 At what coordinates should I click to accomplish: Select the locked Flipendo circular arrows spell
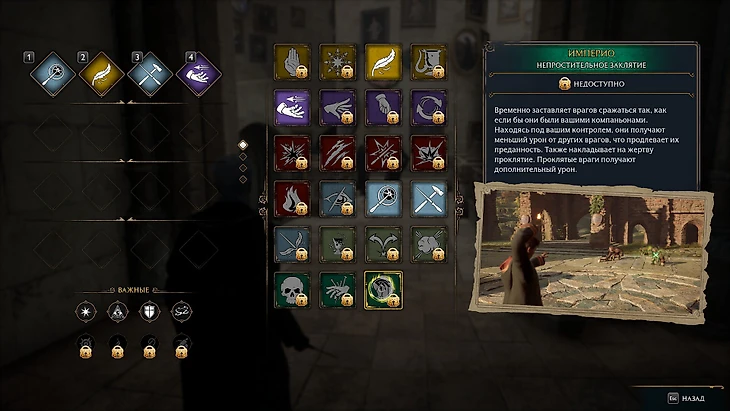429,107
